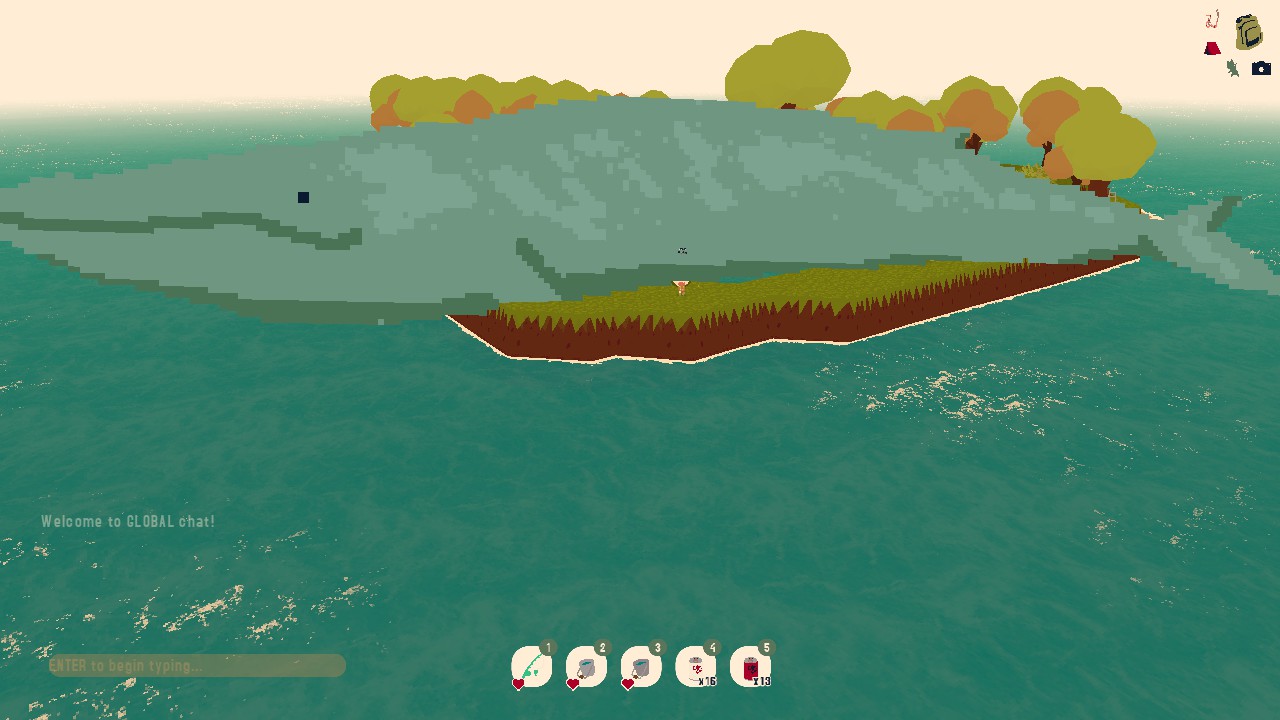Click the chat box to begin typing
Image resolution: width=1280 pixels, height=720 pixels.
tap(197, 666)
